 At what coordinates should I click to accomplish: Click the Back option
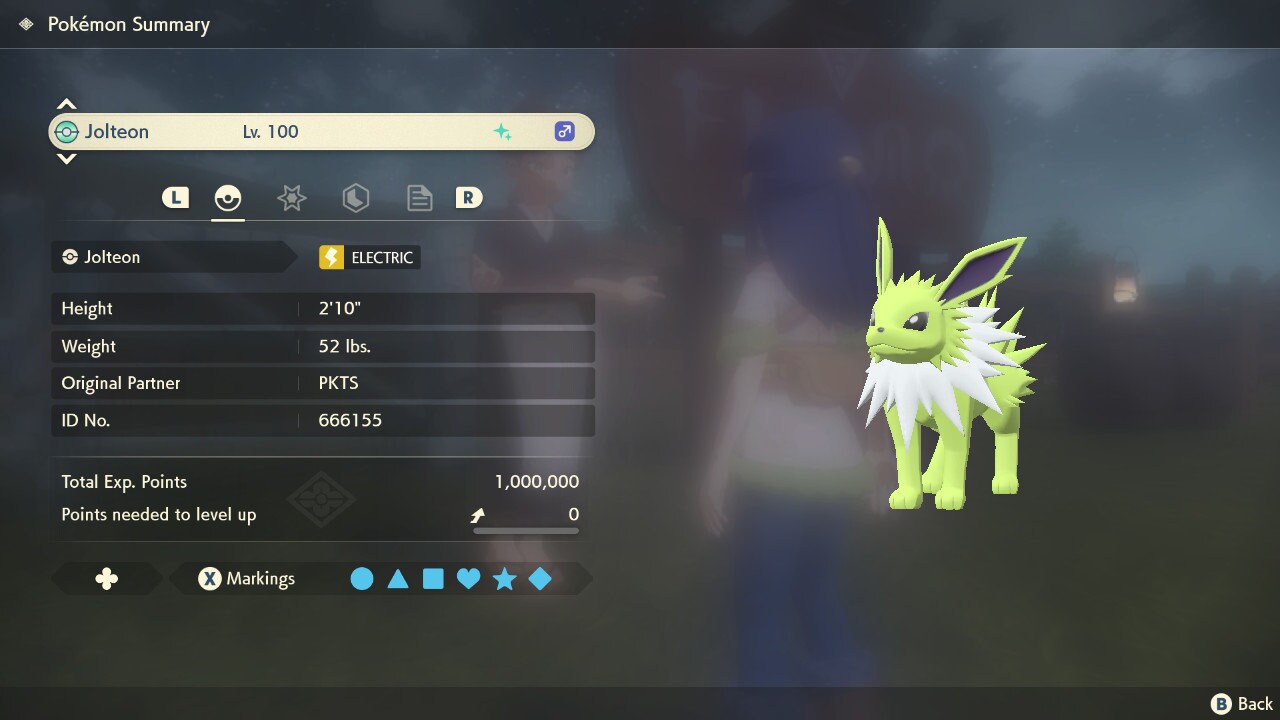pos(1243,704)
